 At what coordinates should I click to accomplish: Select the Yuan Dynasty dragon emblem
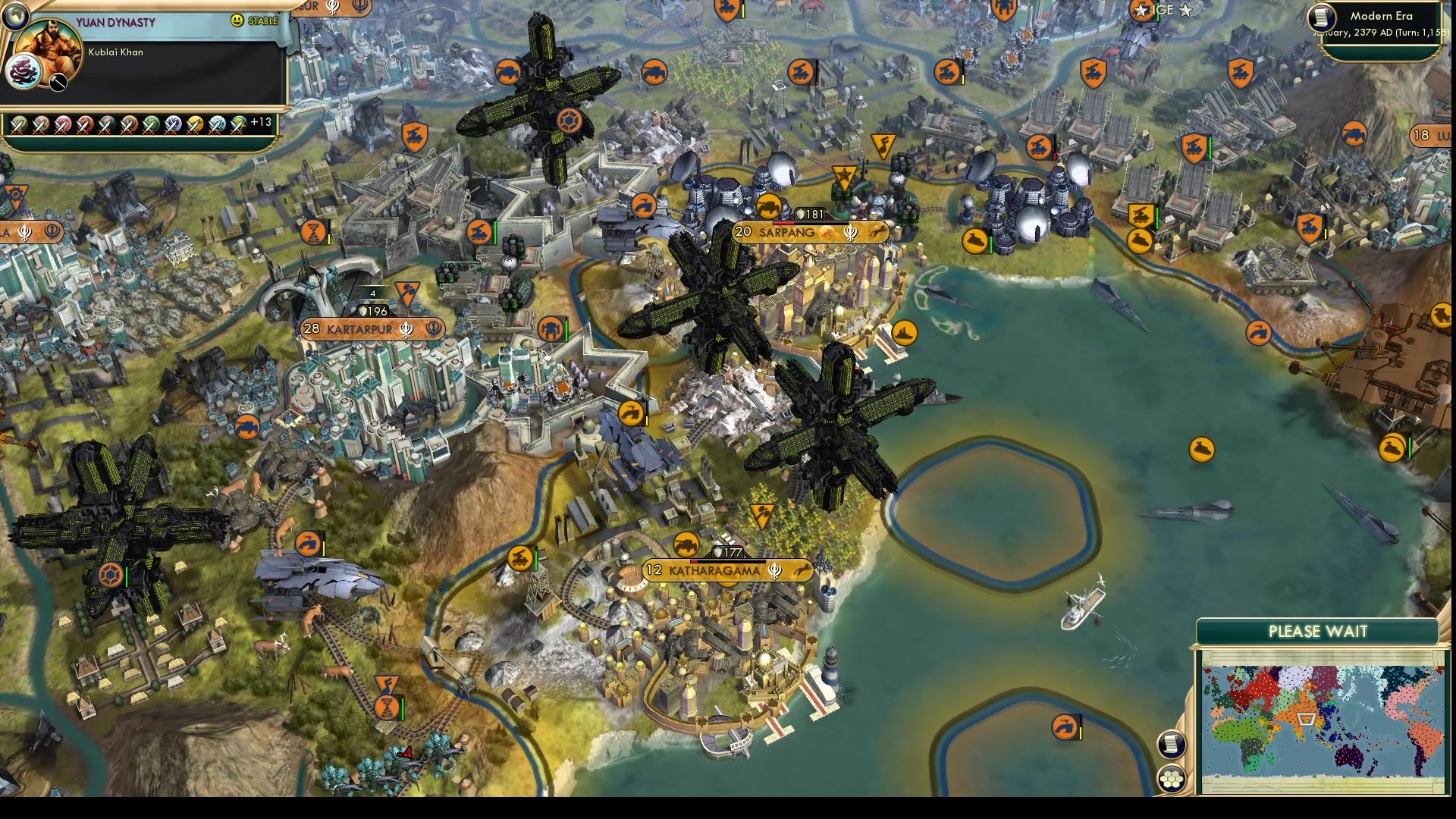tap(24, 71)
